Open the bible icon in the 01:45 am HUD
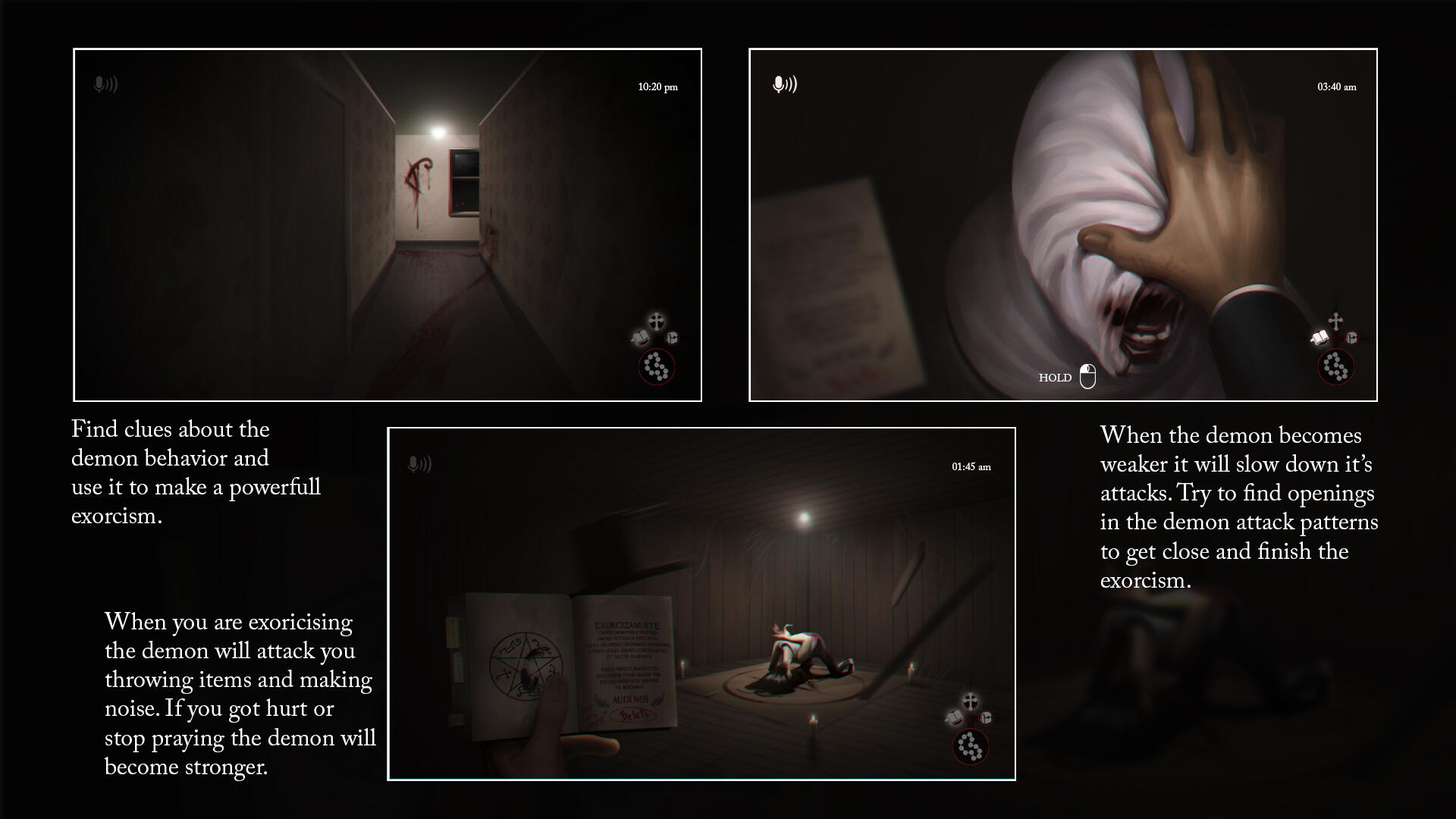Image resolution: width=1456 pixels, height=819 pixels. tap(954, 717)
